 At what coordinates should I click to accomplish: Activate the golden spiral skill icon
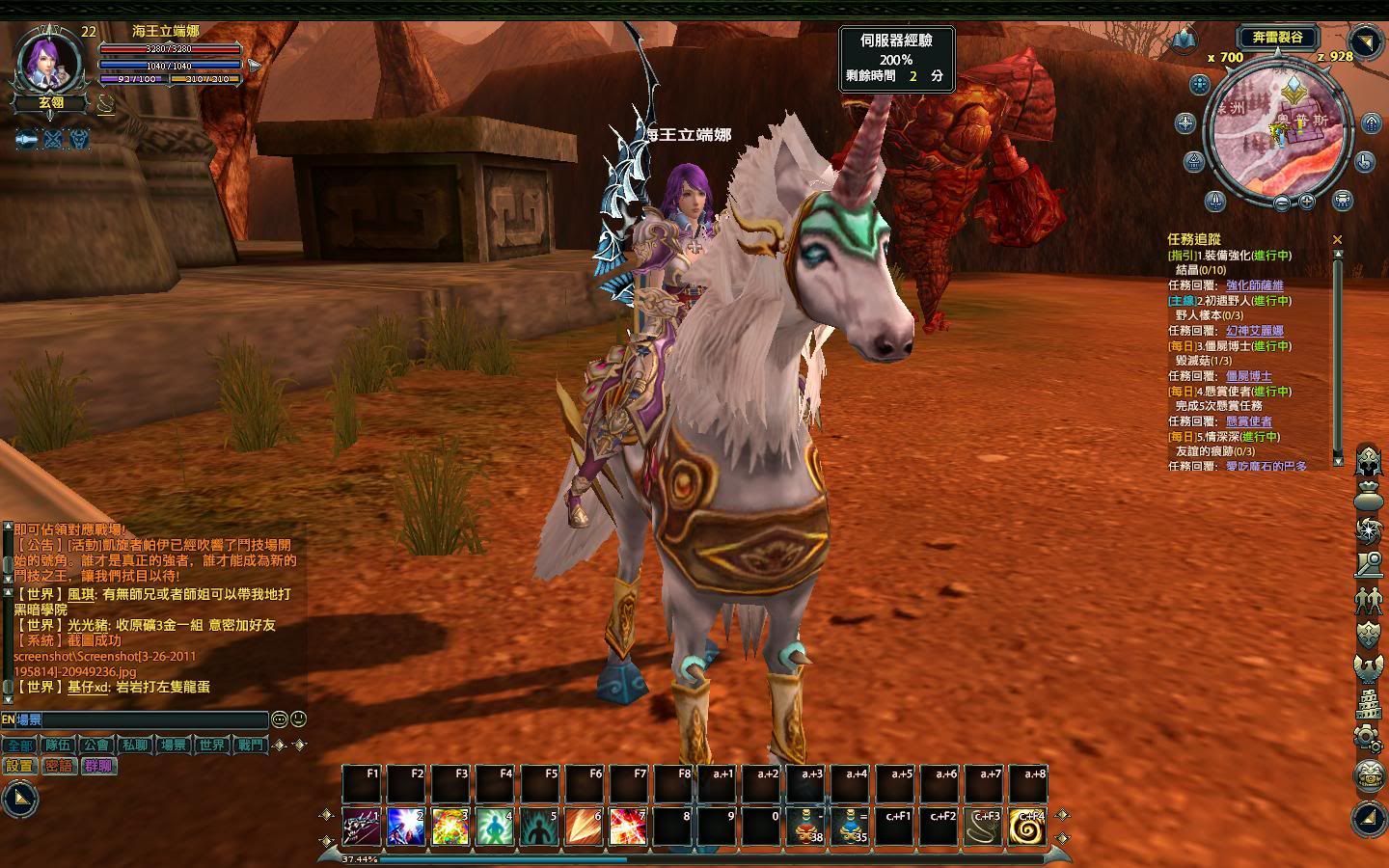pos(1027,827)
